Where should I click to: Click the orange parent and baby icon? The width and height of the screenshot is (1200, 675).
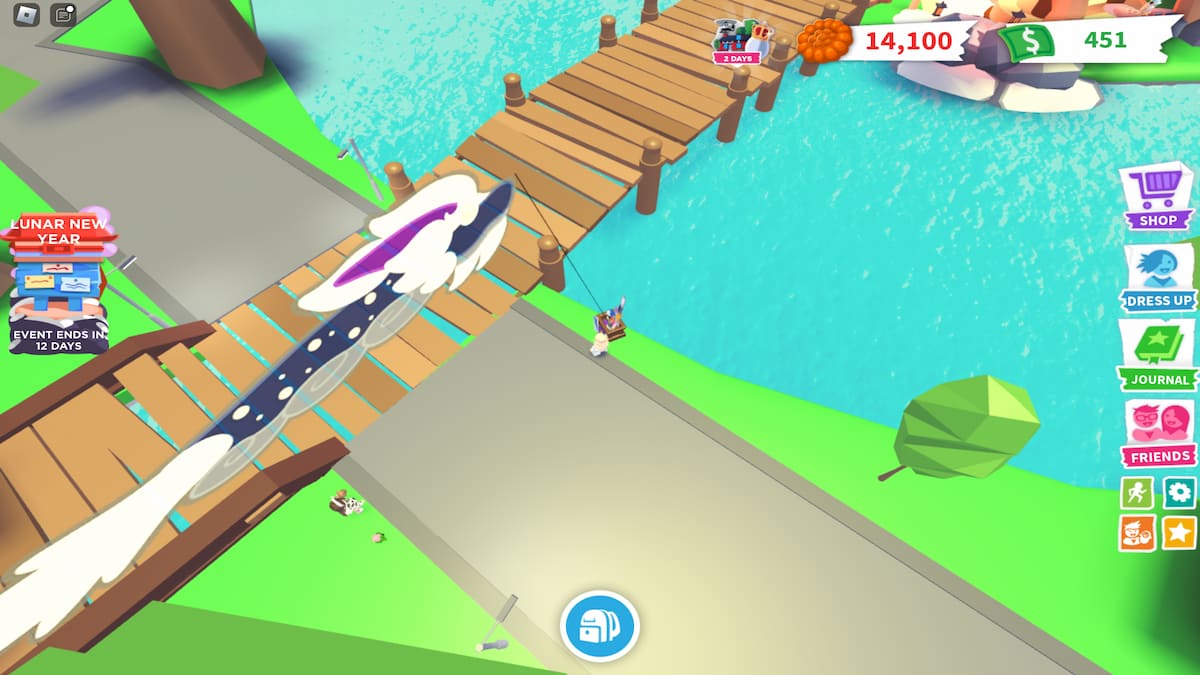[1137, 532]
